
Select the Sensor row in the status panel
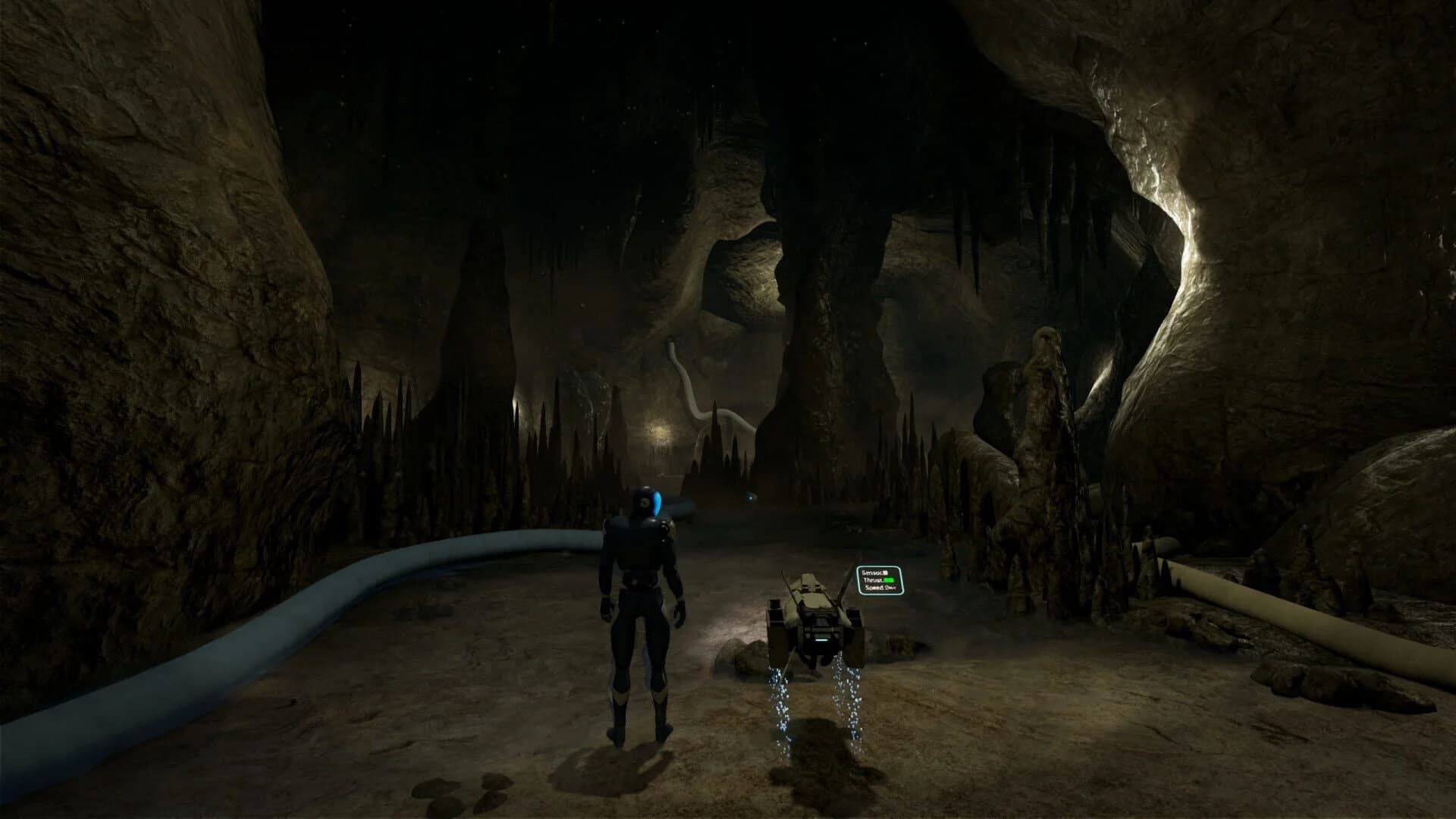pyautogui.click(x=874, y=573)
